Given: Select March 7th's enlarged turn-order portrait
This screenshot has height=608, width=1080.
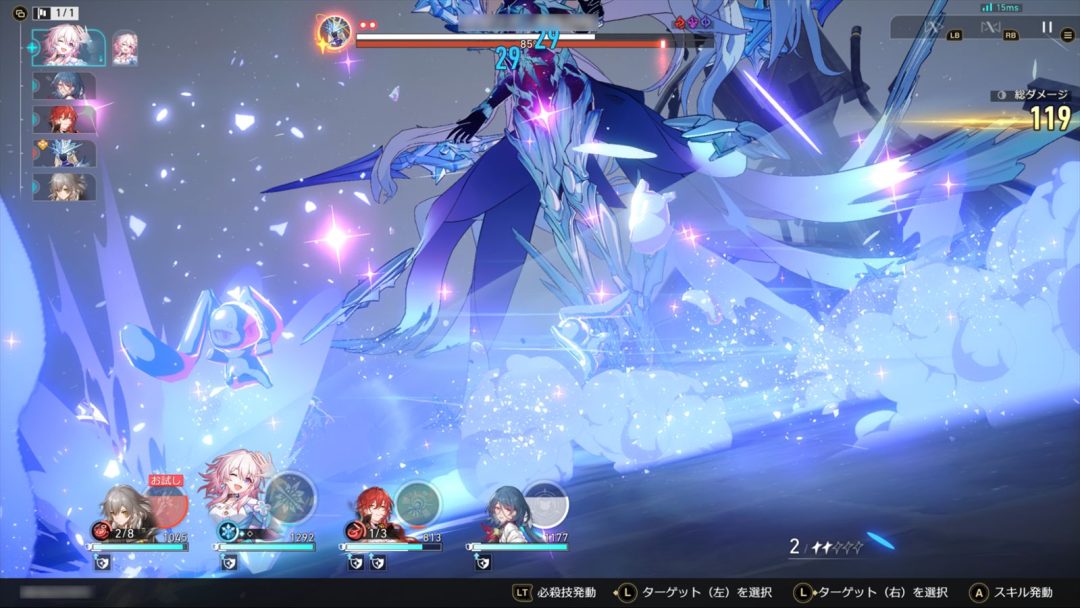Looking at the screenshot, I should click(x=67, y=47).
